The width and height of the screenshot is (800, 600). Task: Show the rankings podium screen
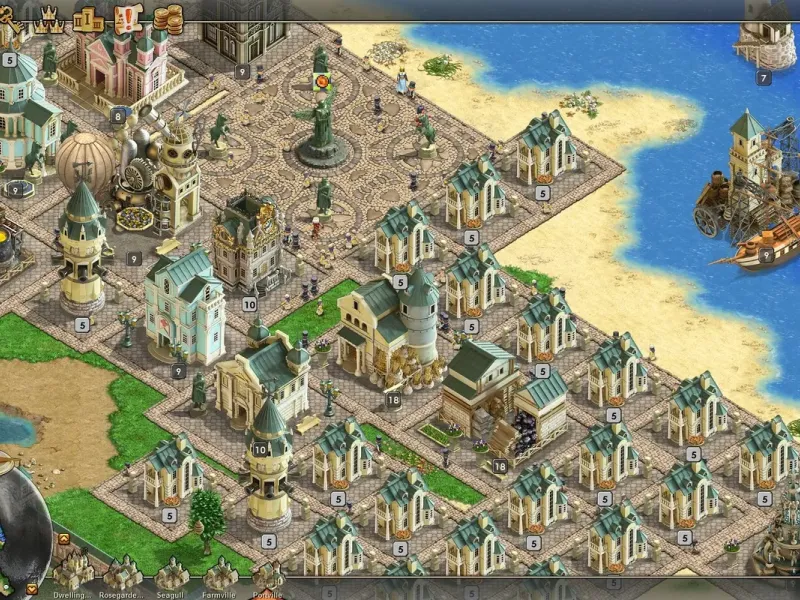click(90, 17)
